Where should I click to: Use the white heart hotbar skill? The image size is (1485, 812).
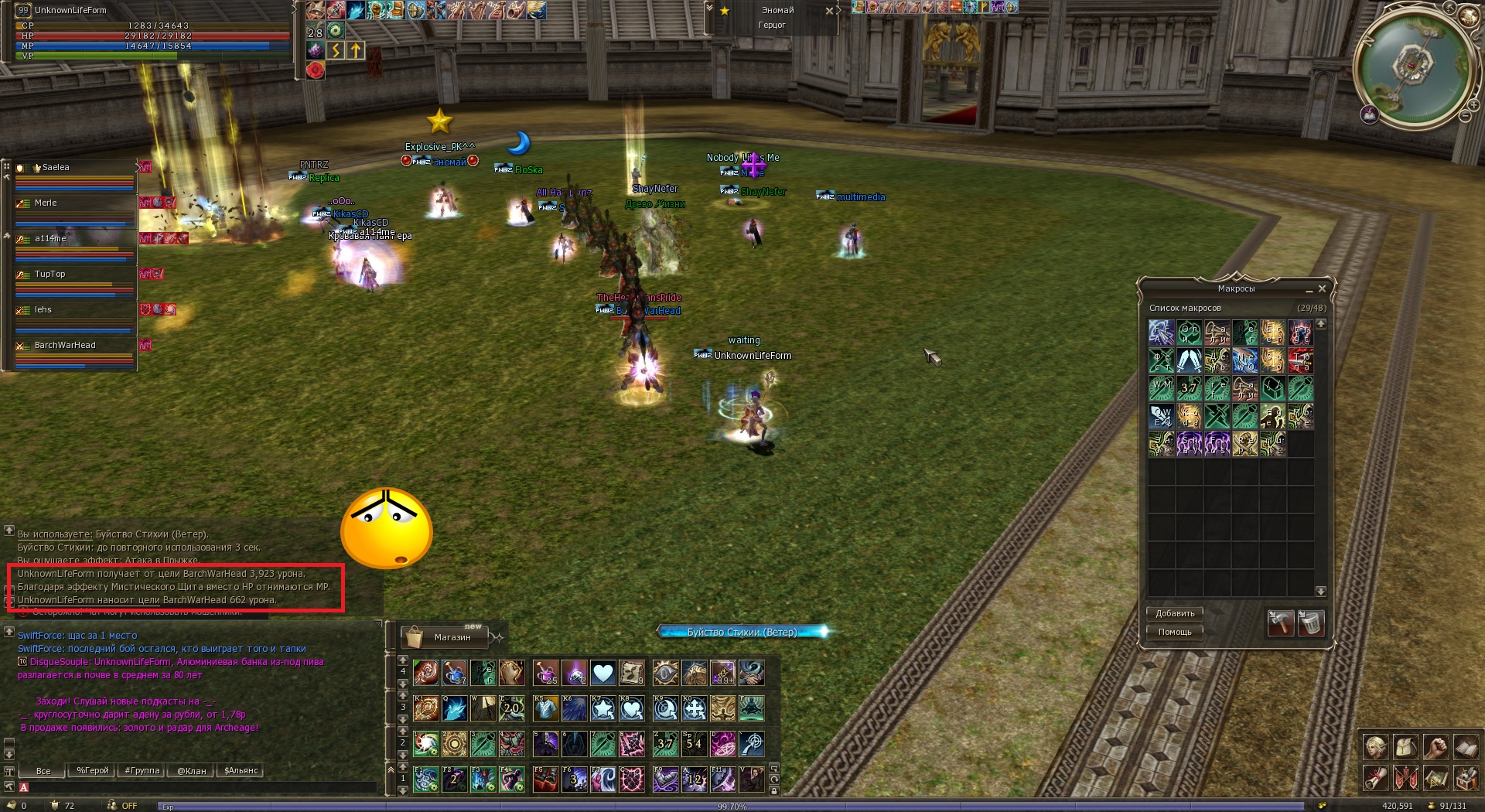coord(603,673)
